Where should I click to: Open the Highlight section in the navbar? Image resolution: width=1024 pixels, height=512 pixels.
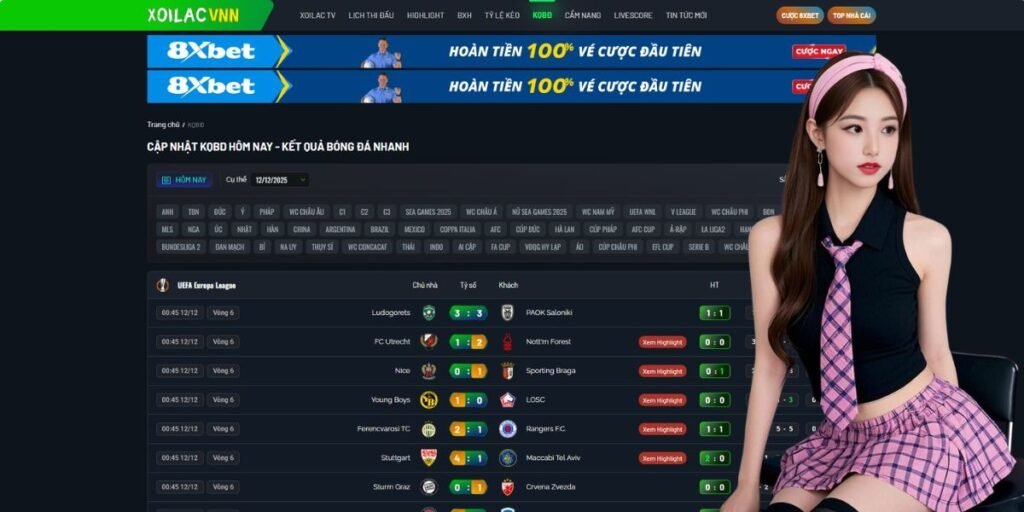point(425,16)
